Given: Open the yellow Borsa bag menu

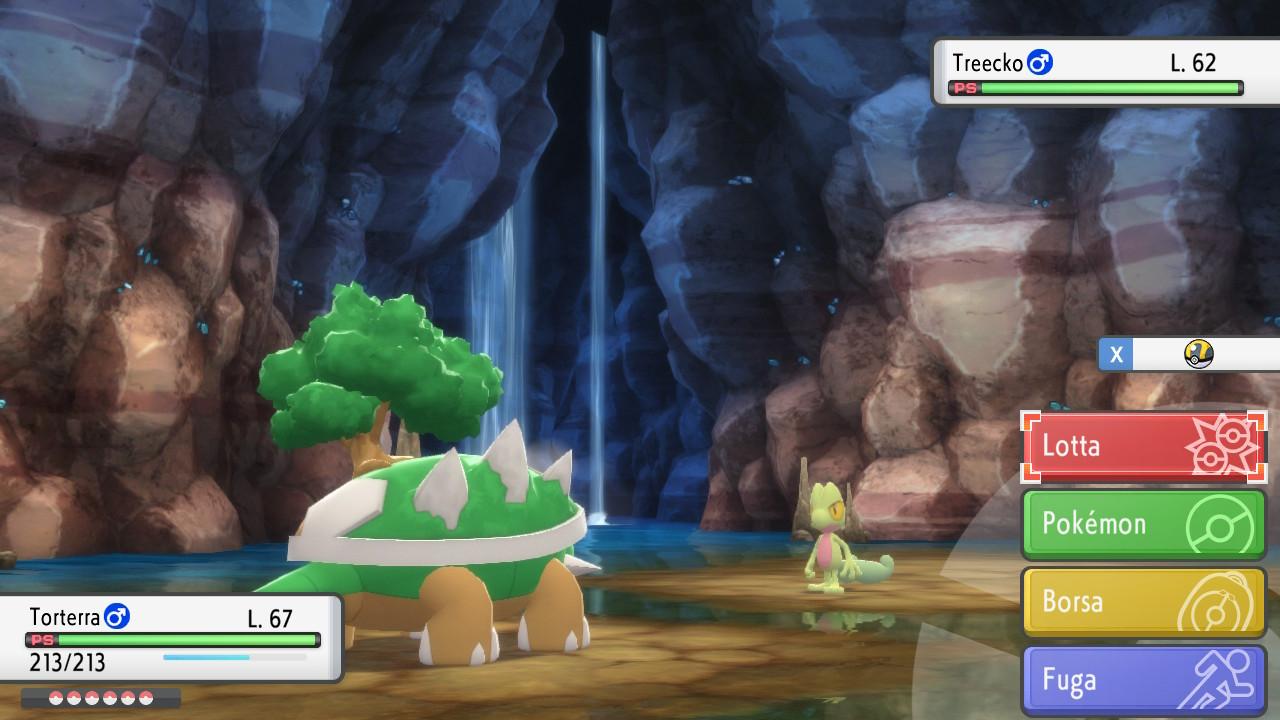Looking at the screenshot, I should click(x=1143, y=602).
